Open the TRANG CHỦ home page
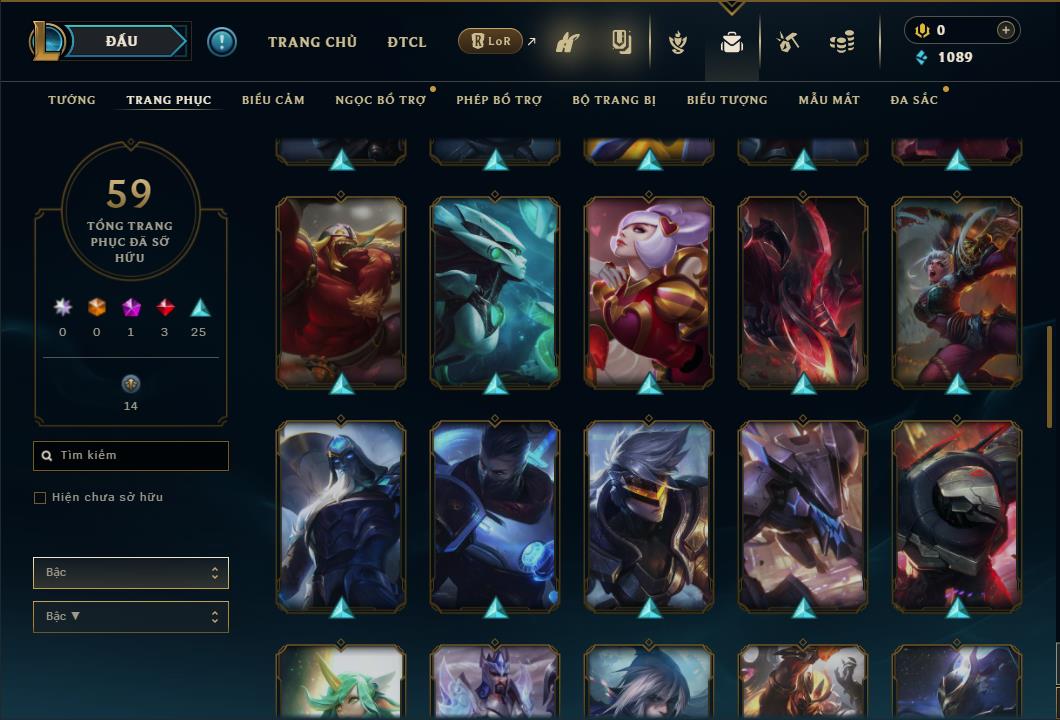The image size is (1060, 720). 312,42
